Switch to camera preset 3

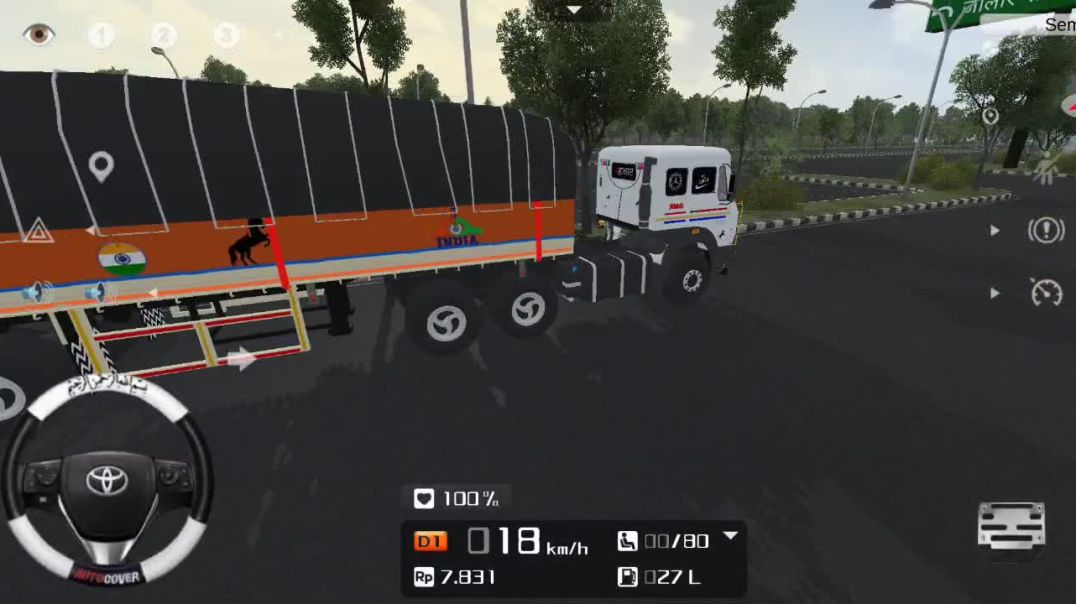(227, 36)
